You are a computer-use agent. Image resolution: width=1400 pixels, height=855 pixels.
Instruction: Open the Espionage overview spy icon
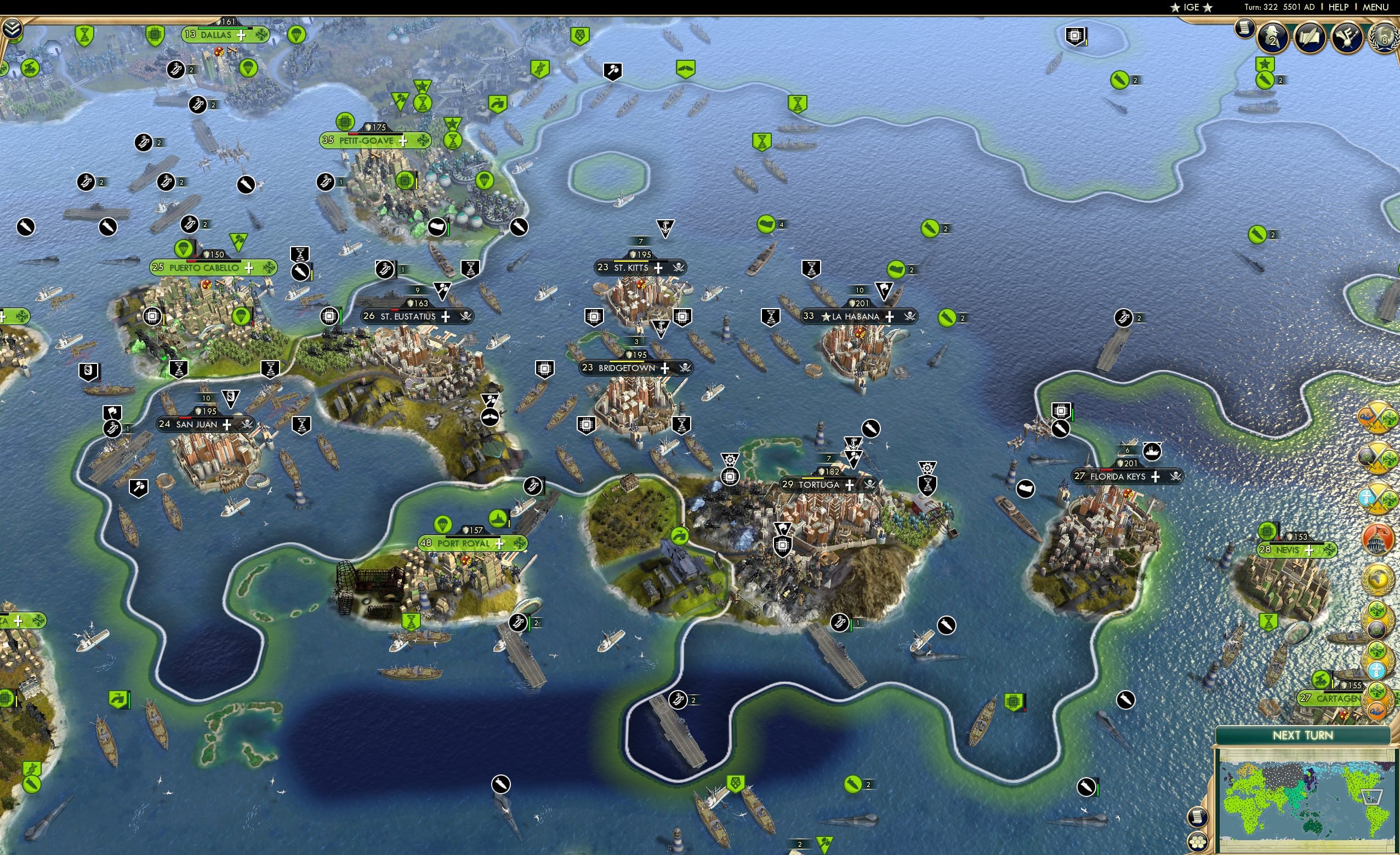coord(1272,37)
